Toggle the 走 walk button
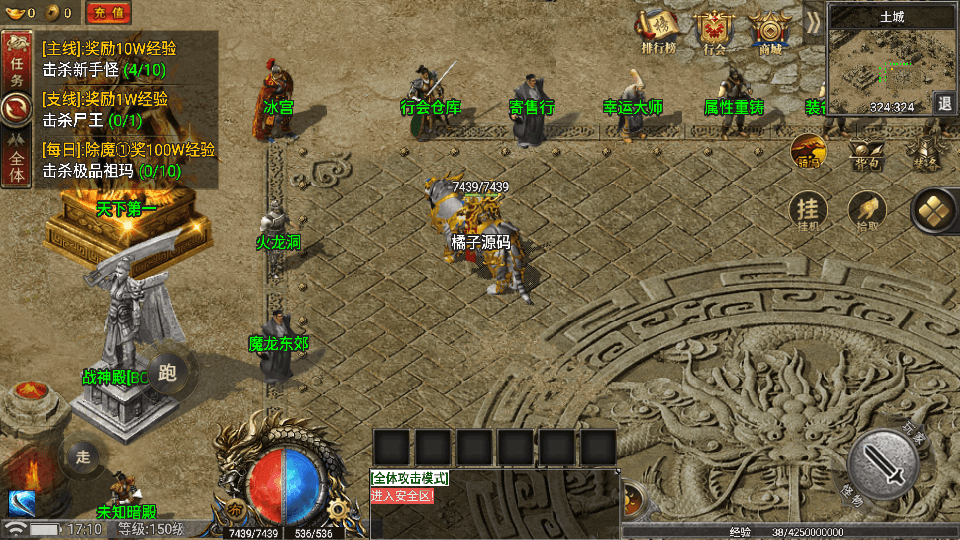This screenshot has height=540, width=960. (83, 457)
